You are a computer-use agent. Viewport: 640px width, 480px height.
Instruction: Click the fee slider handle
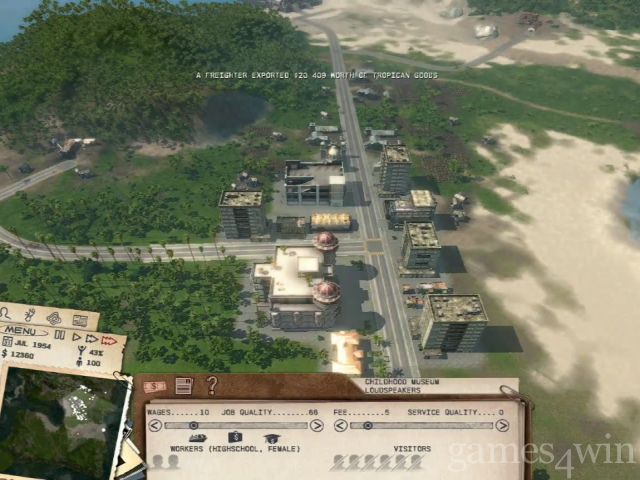[368, 425]
